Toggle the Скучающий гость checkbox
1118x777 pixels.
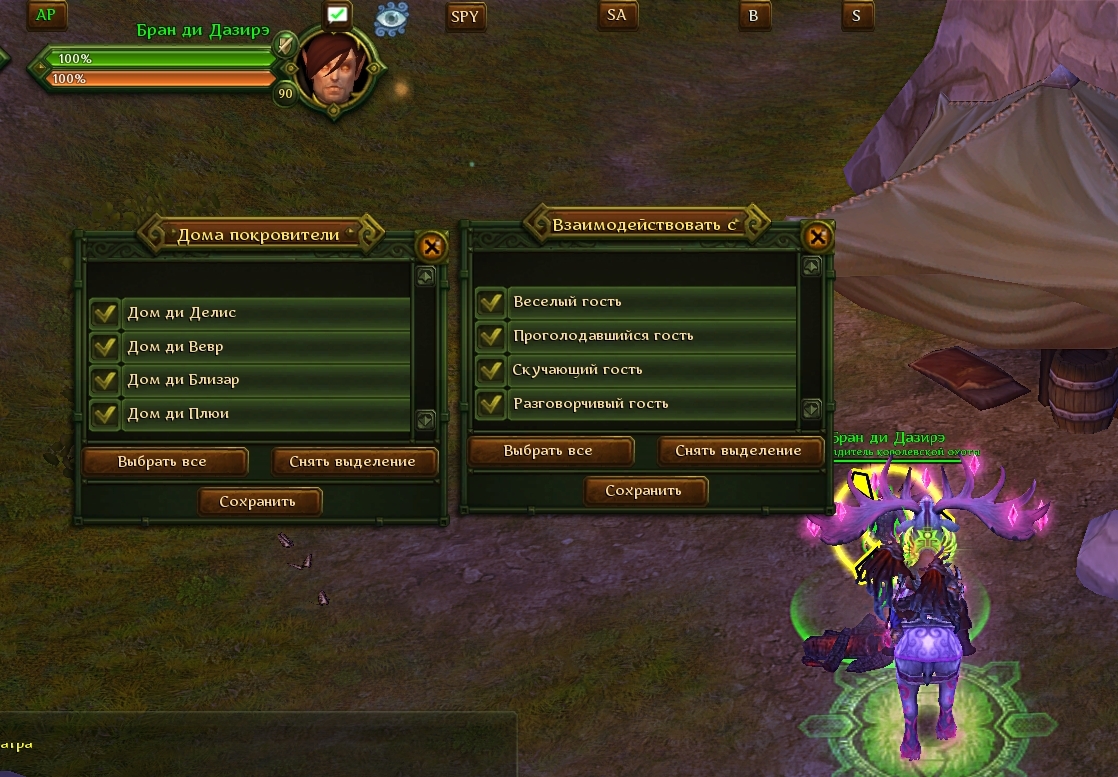(490, 369)
